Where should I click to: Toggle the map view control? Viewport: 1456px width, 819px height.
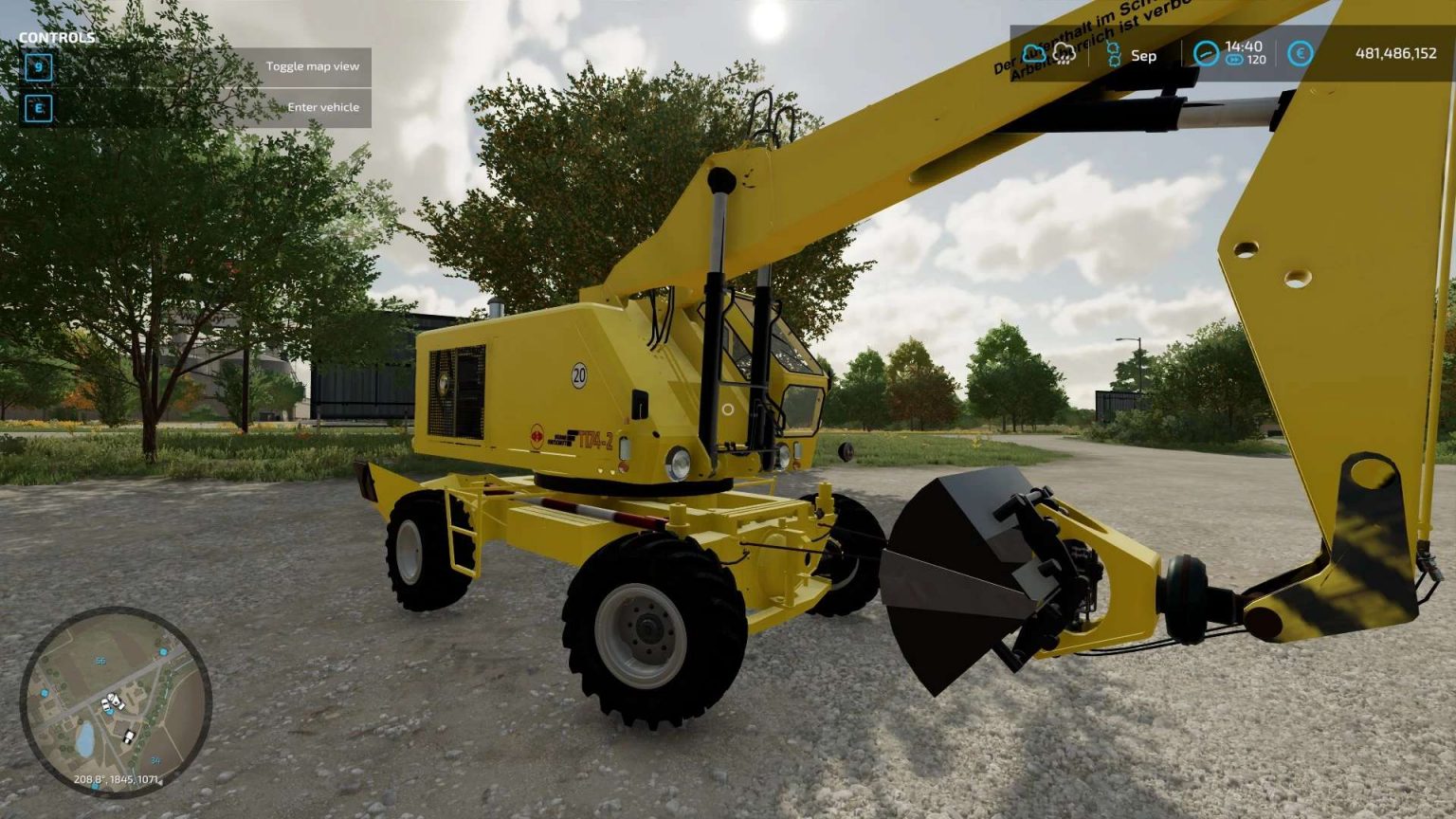(314, 66)
